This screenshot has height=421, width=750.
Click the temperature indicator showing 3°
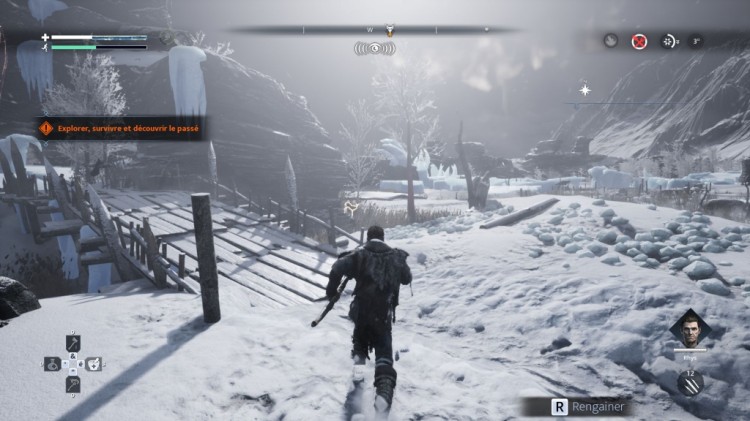click(696, 42)
